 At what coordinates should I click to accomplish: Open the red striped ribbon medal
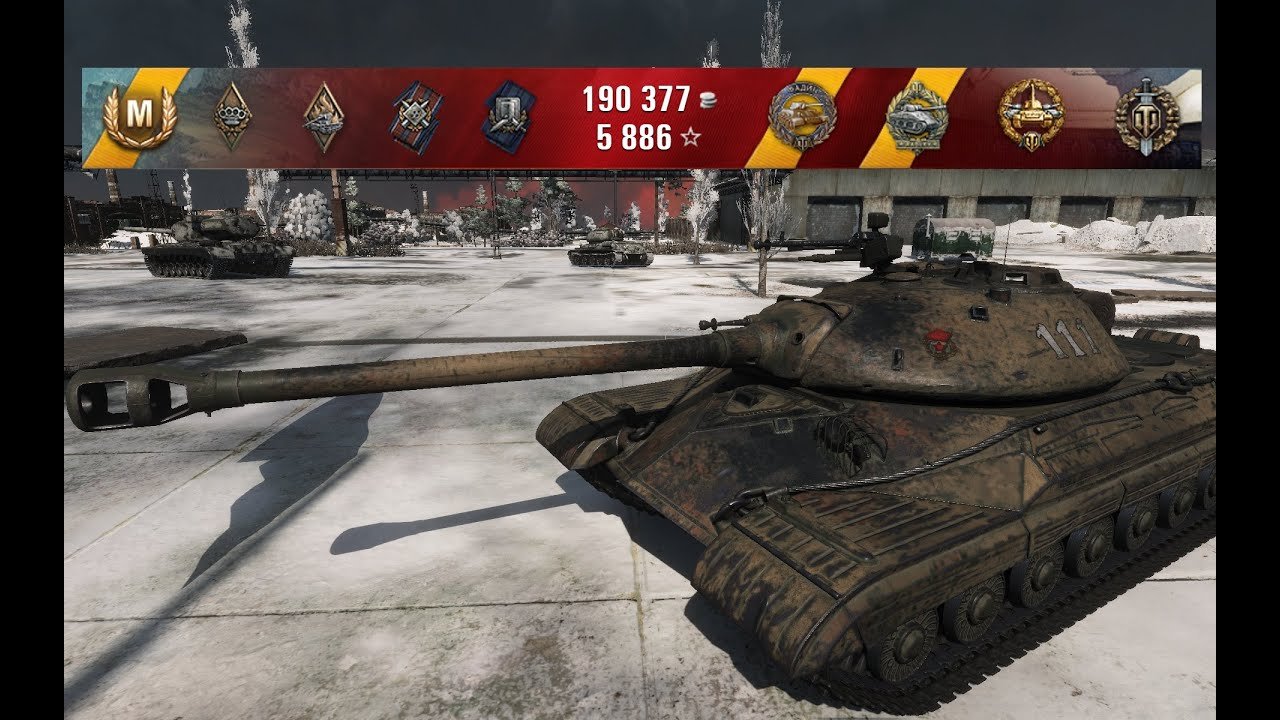[x=416, y=117]
